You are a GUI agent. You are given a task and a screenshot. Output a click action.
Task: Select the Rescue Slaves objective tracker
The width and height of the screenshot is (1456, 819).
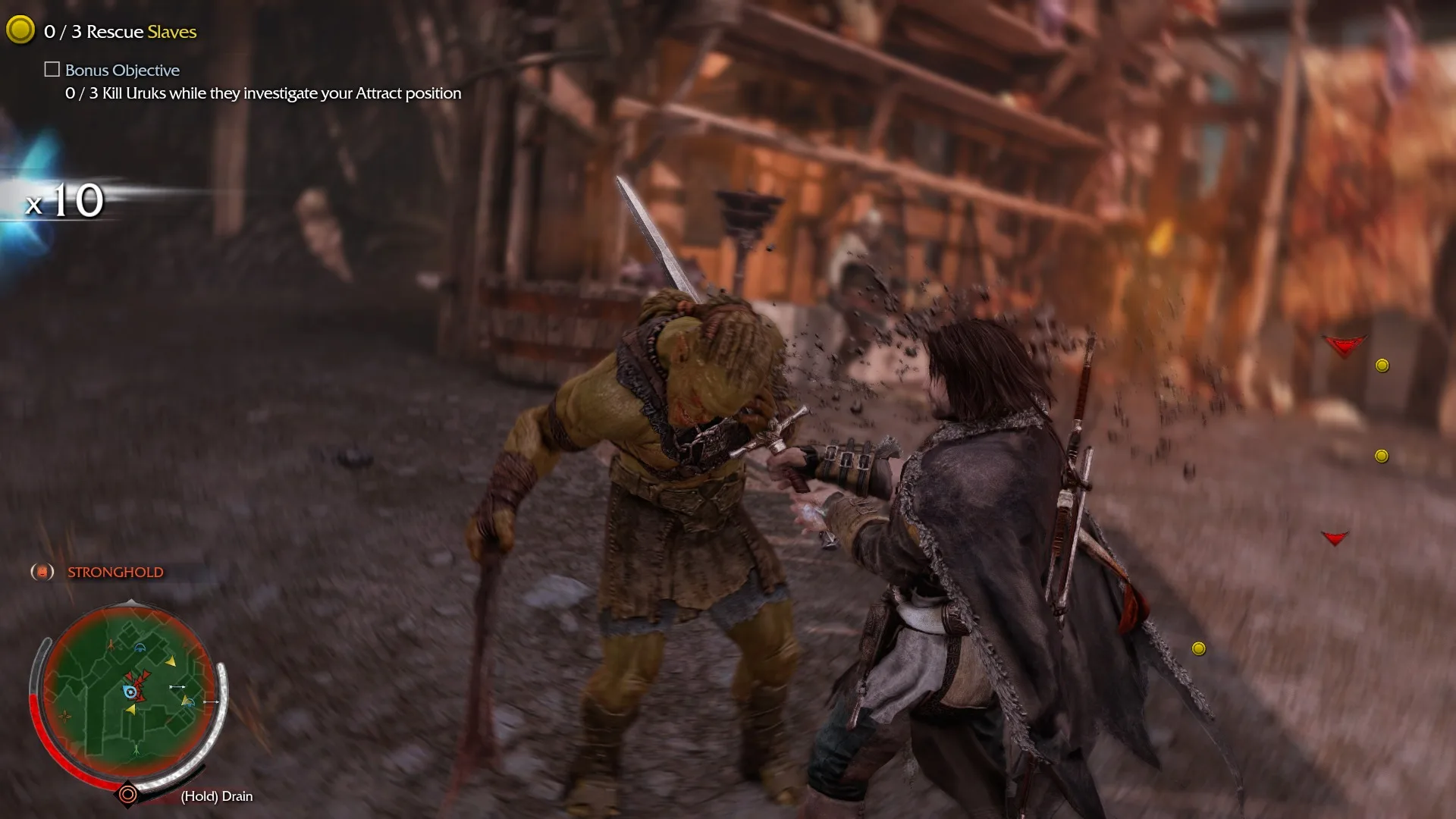coord(120,31)
